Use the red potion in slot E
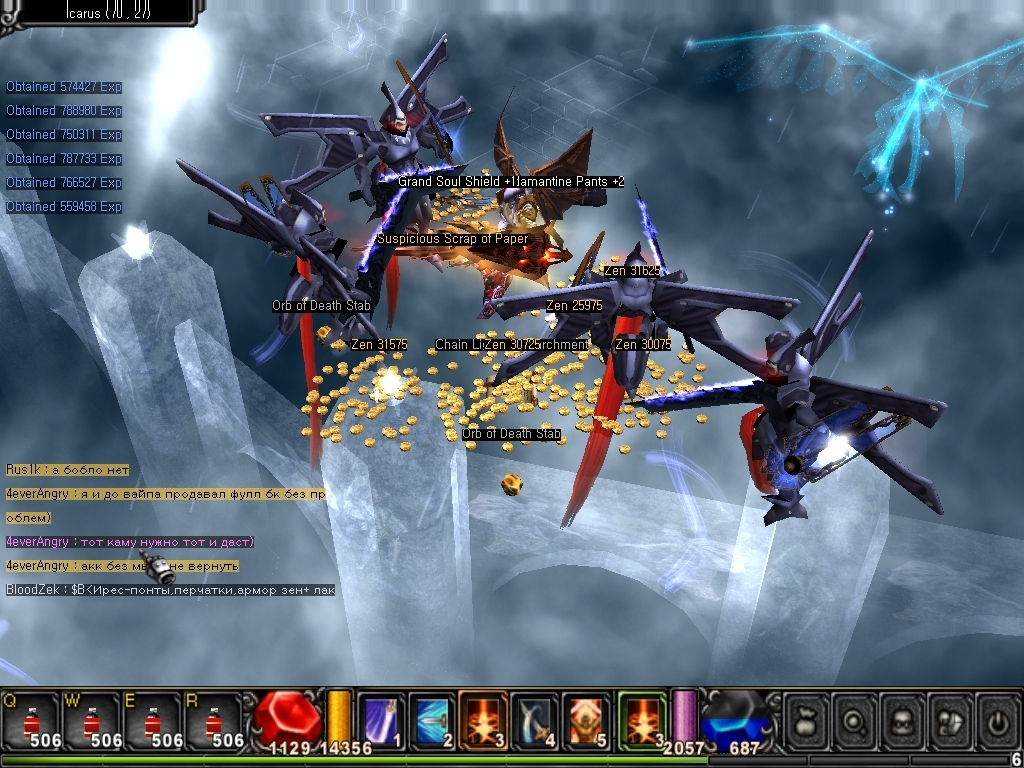Image resolution: width=1024 pixels, height=768 pixels. (152, 720)
